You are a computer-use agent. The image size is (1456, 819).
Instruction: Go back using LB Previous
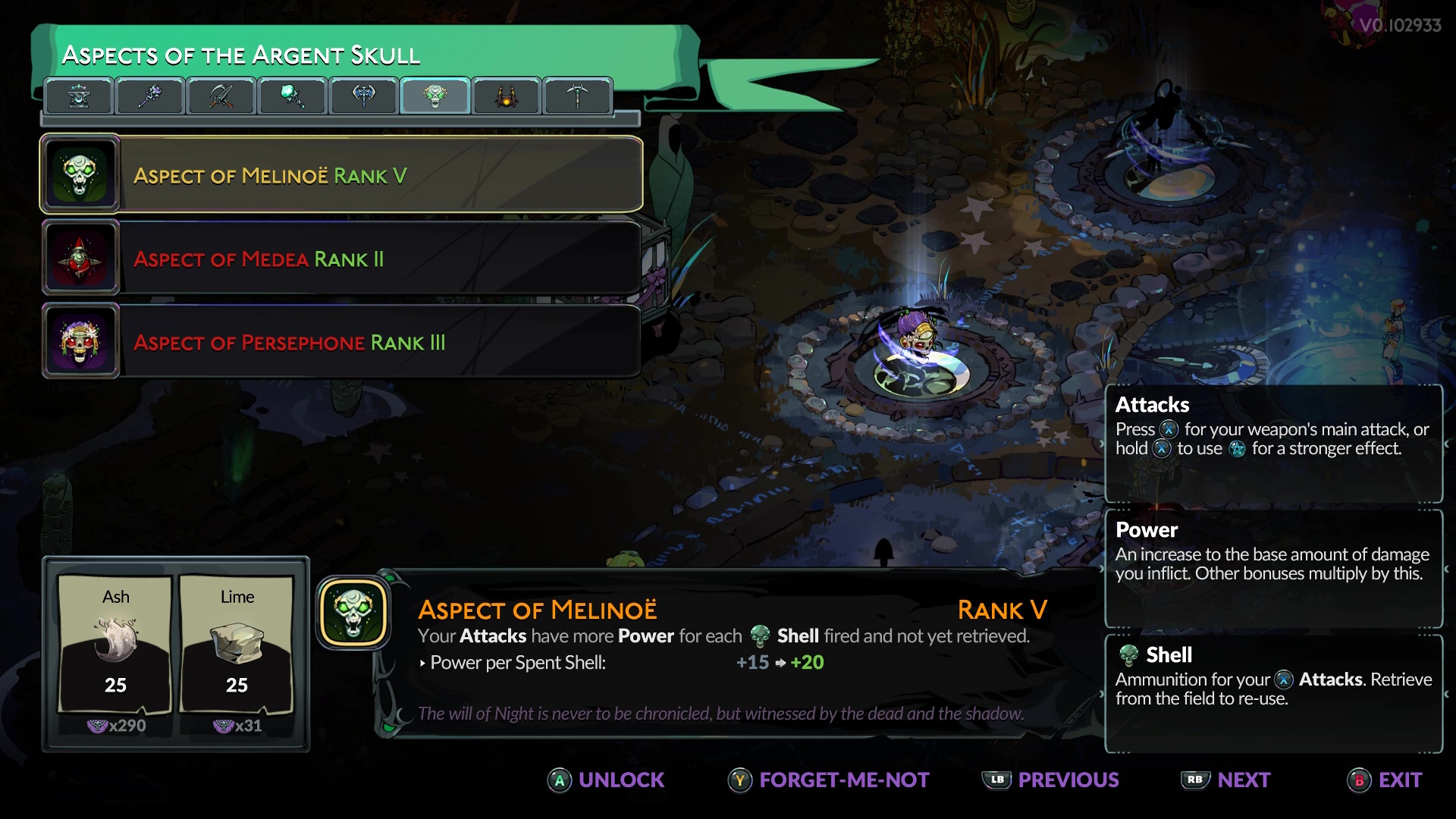[1050, 780]
